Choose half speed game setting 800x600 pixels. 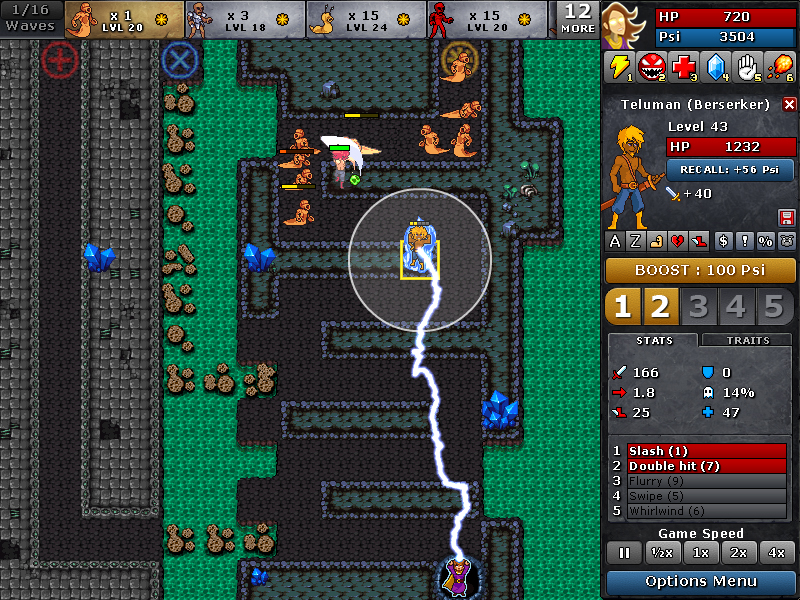click(661, 552)
